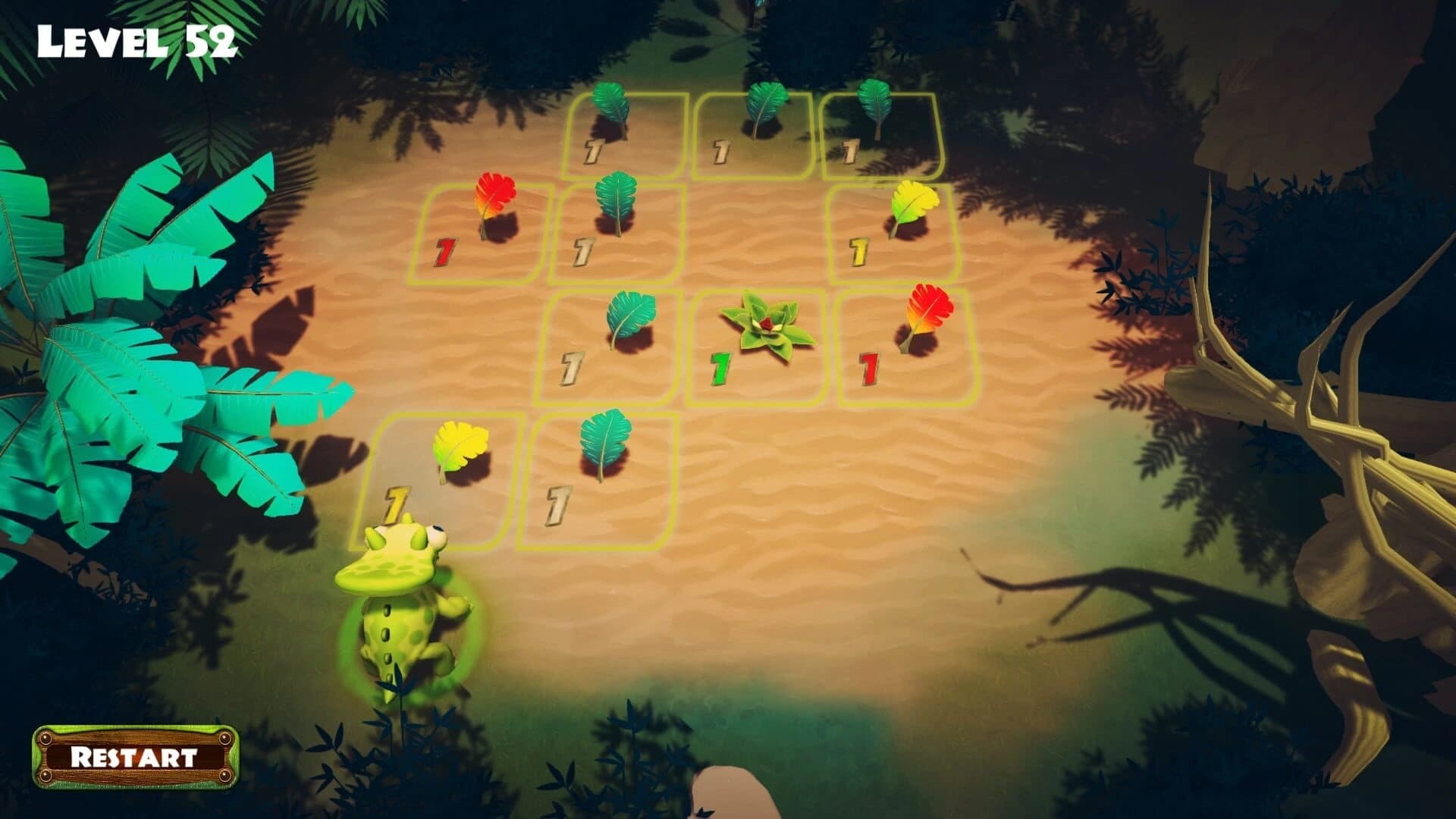The image size is (1456, 819).
Task: Pick the green flower in the grid center
Action: click(766, 326)
